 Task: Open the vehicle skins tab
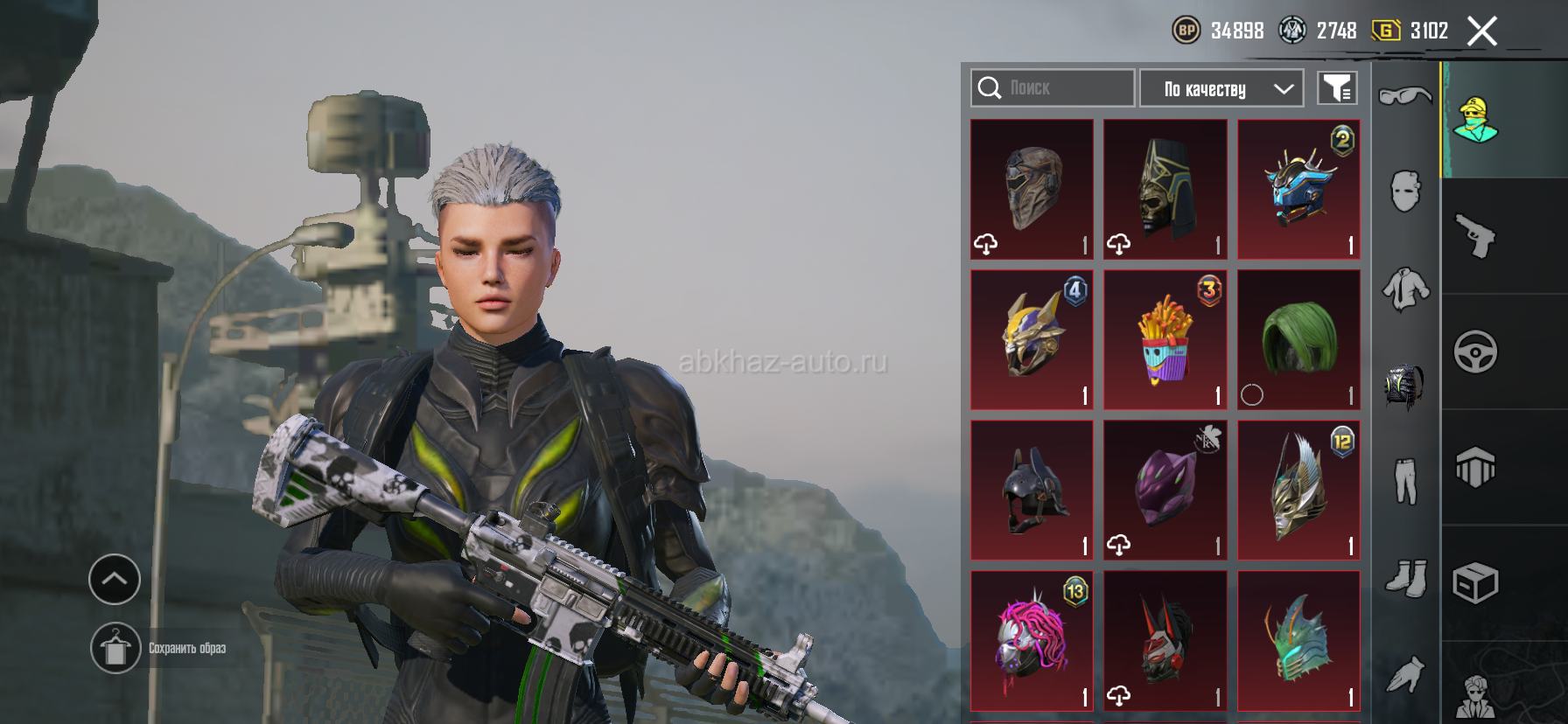[x=1476, y=352]
